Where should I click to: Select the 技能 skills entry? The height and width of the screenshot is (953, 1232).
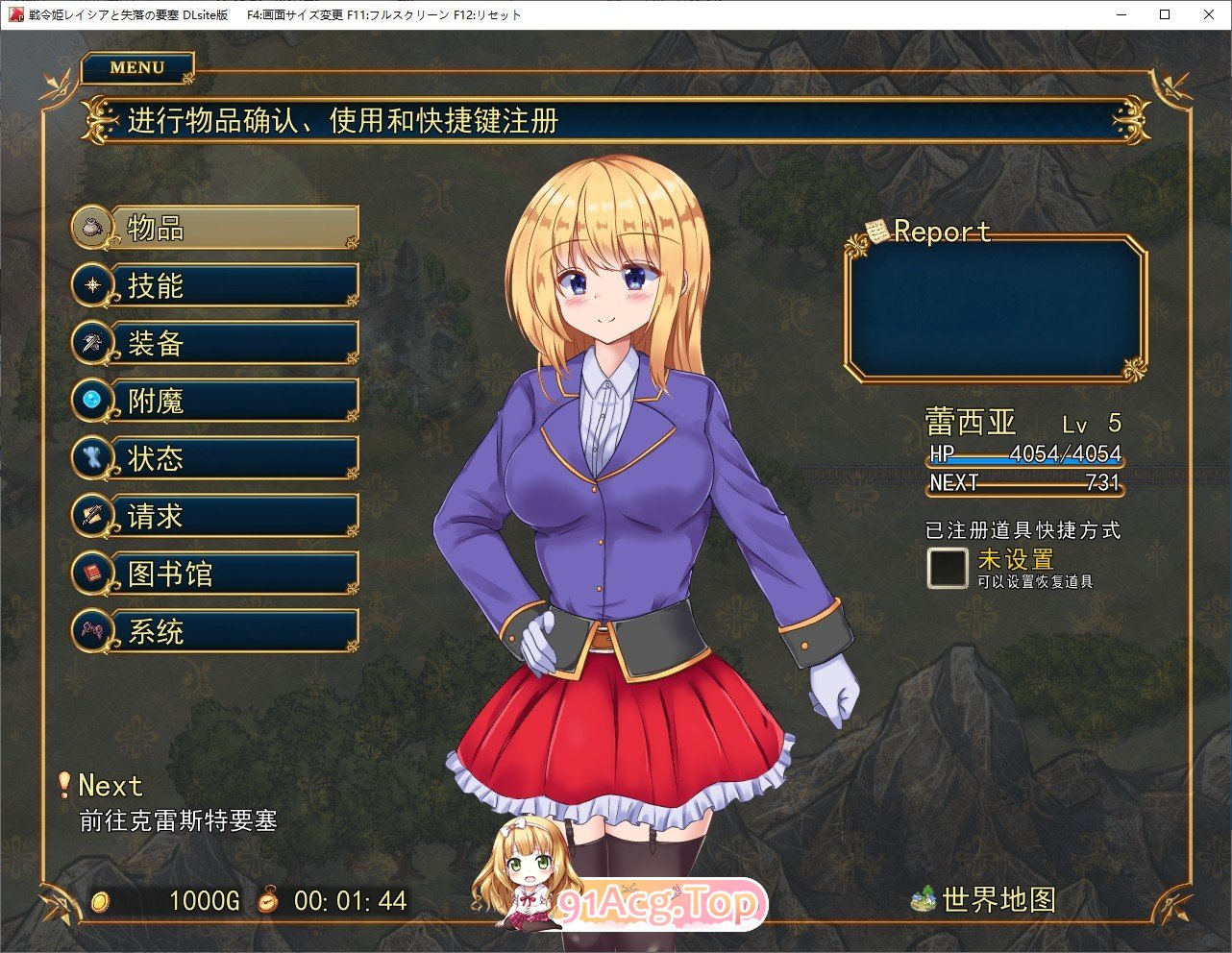[217, 285]
